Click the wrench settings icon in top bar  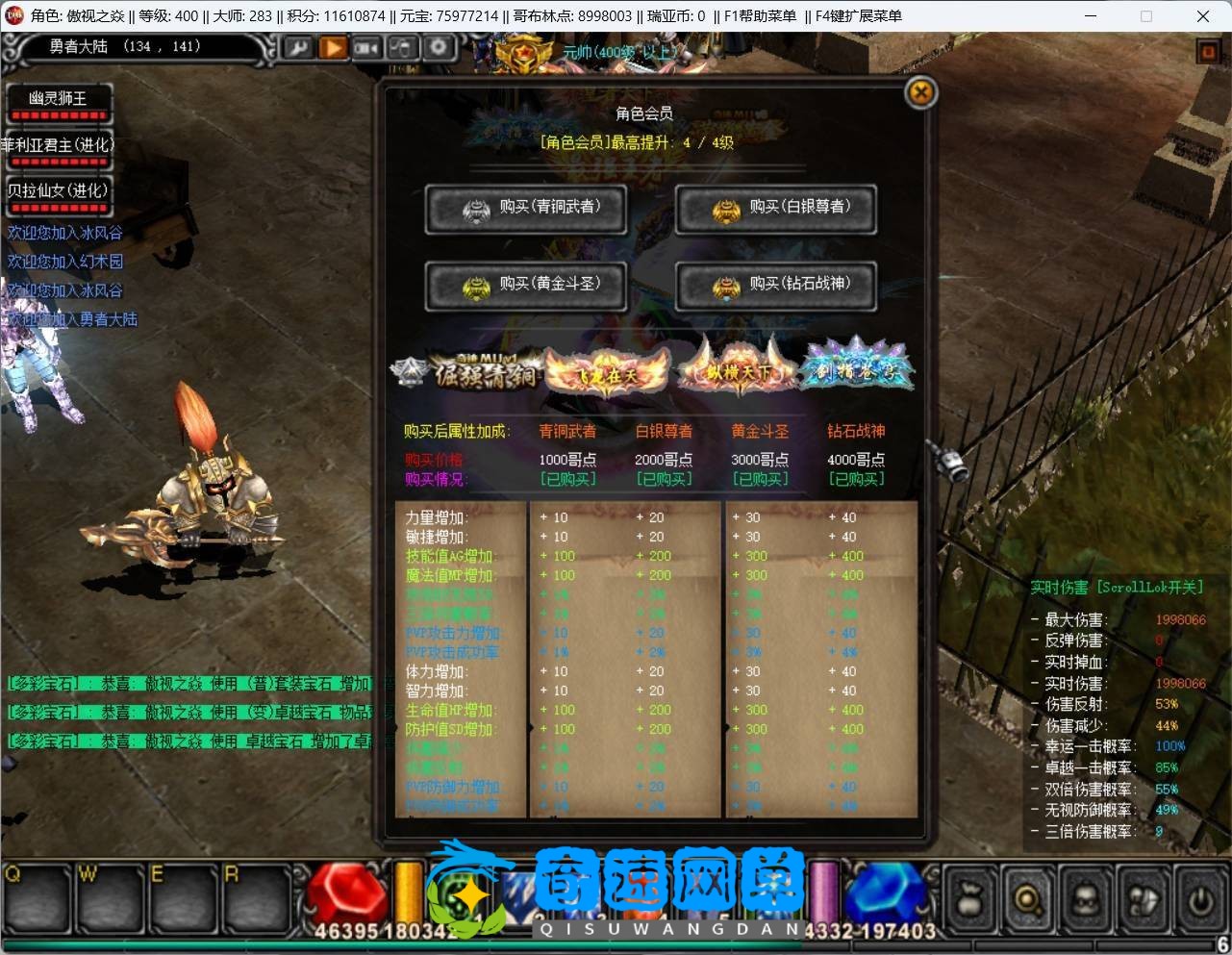pyautogui.click(x=297, y=47)
